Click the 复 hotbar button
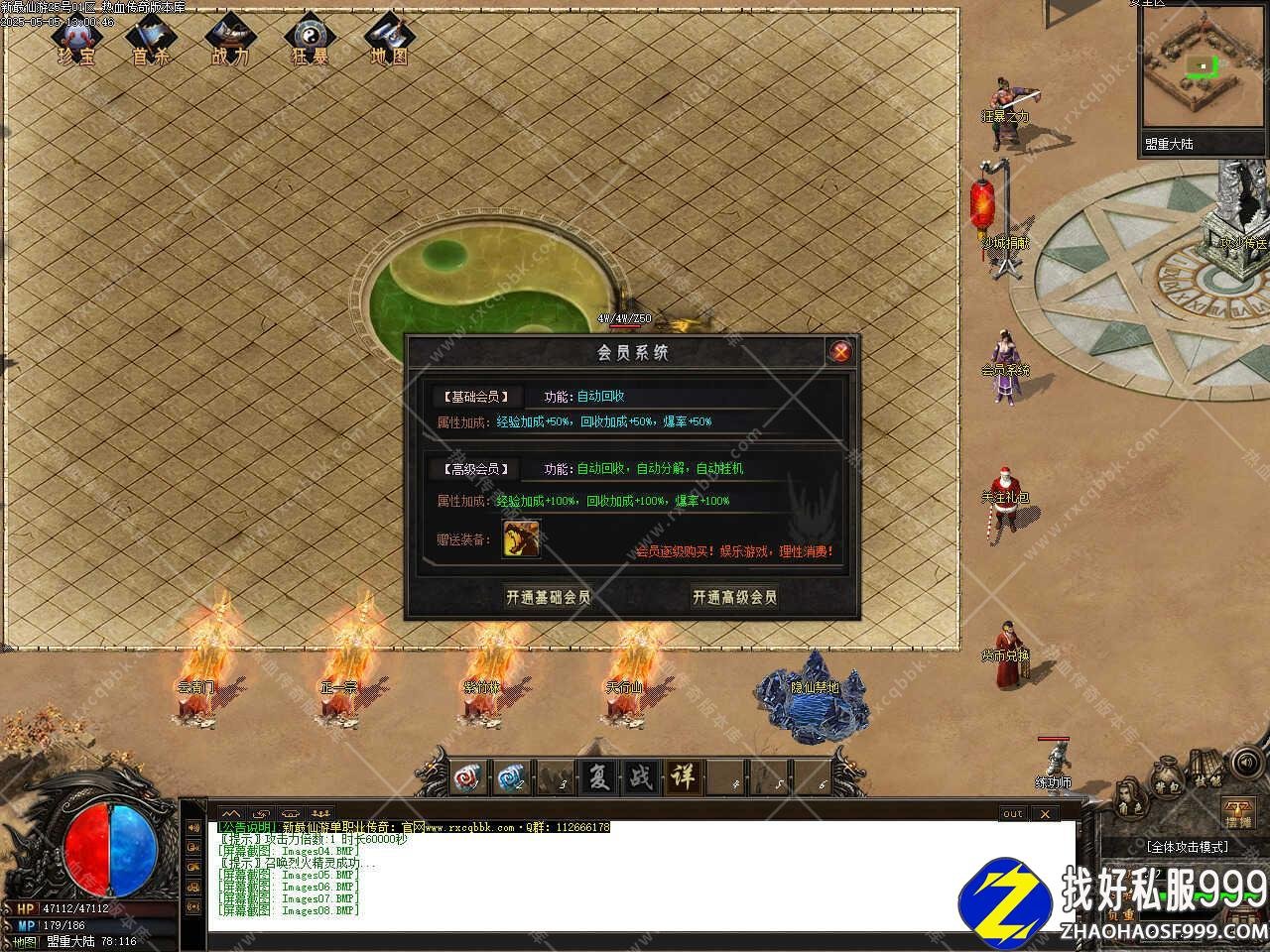The width and height of the screenshot is (1270, 952). point(598,778)
